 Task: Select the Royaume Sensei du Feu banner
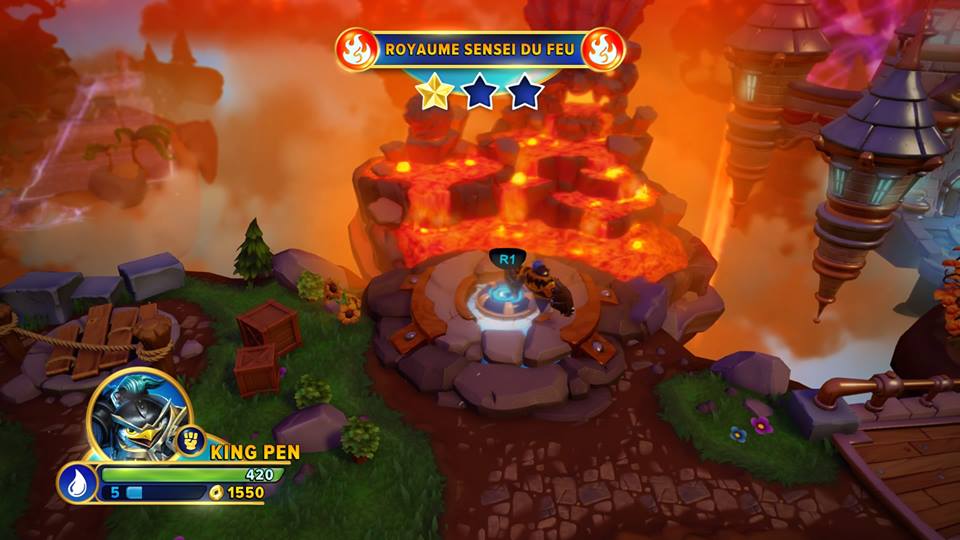click(479, 48)
